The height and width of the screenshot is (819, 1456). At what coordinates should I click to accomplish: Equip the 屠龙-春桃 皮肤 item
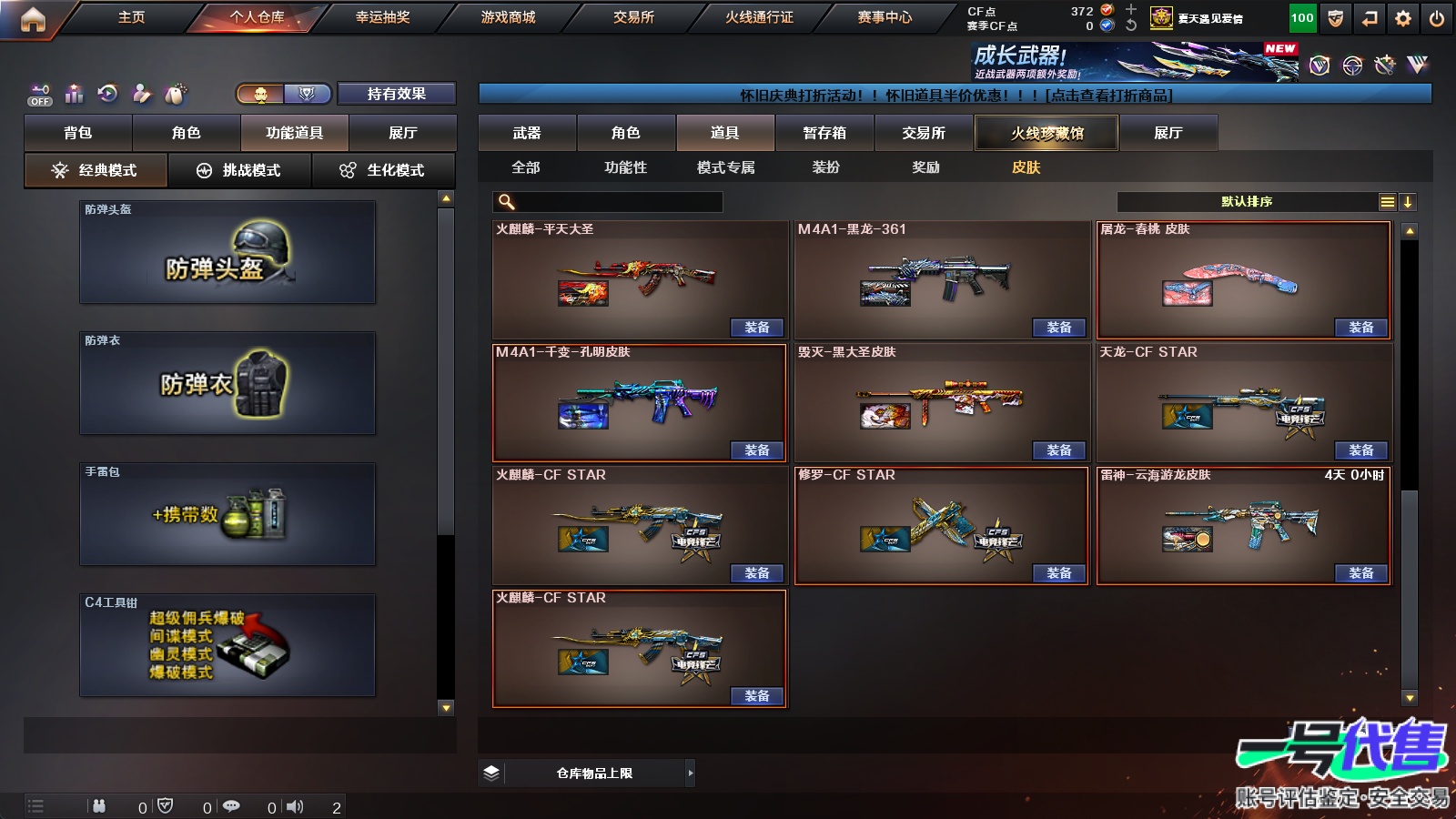click(1360, 328)
